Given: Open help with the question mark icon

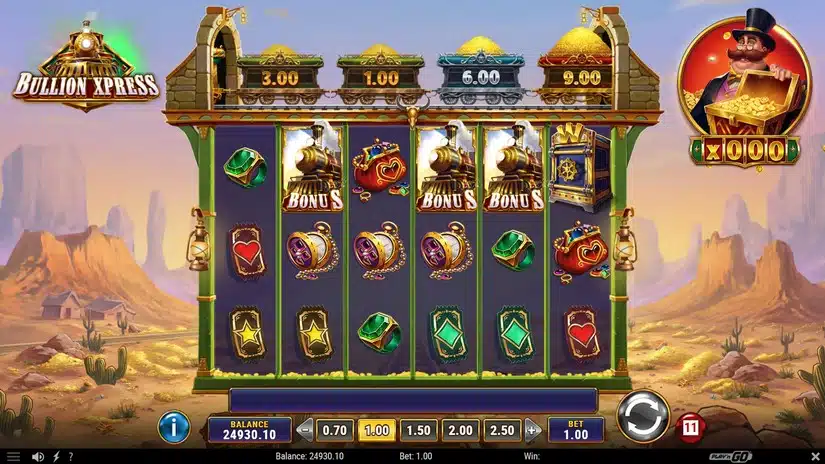Looking at the screenshot, I should 70,457.
